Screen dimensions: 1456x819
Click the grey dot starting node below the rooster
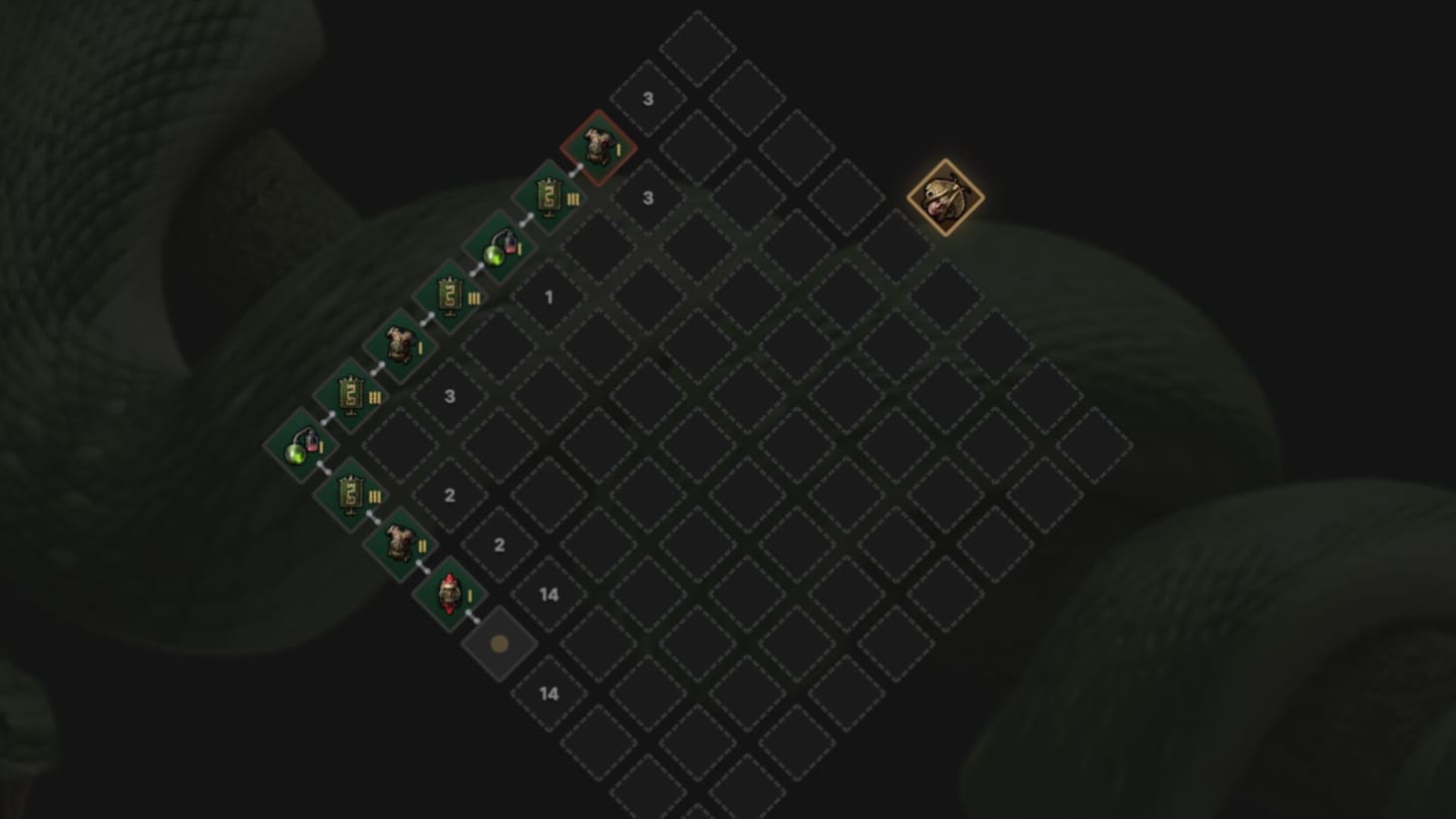(498, 642)
